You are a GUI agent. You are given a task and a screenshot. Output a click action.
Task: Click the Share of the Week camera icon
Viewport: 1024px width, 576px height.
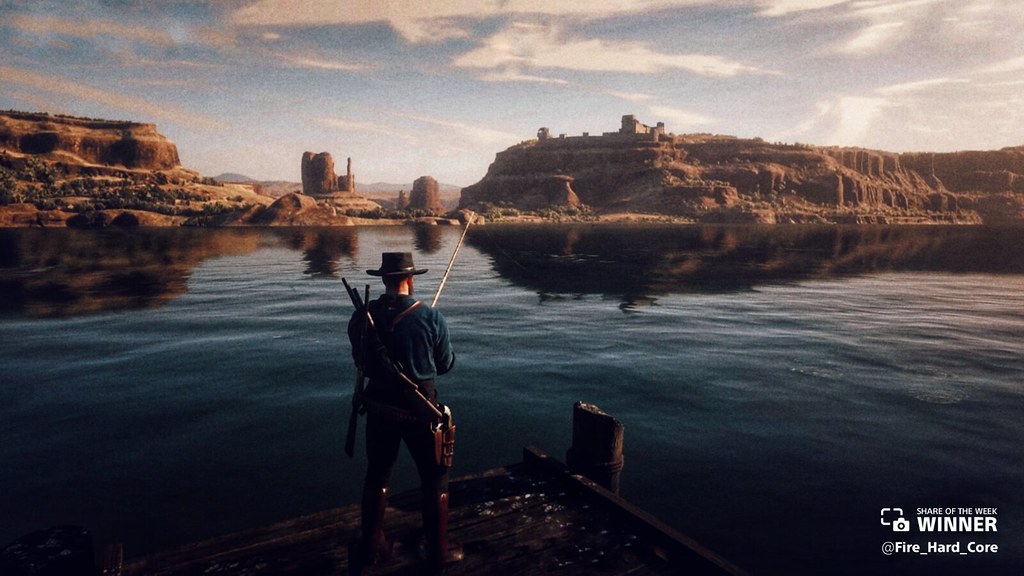(895, 519)
